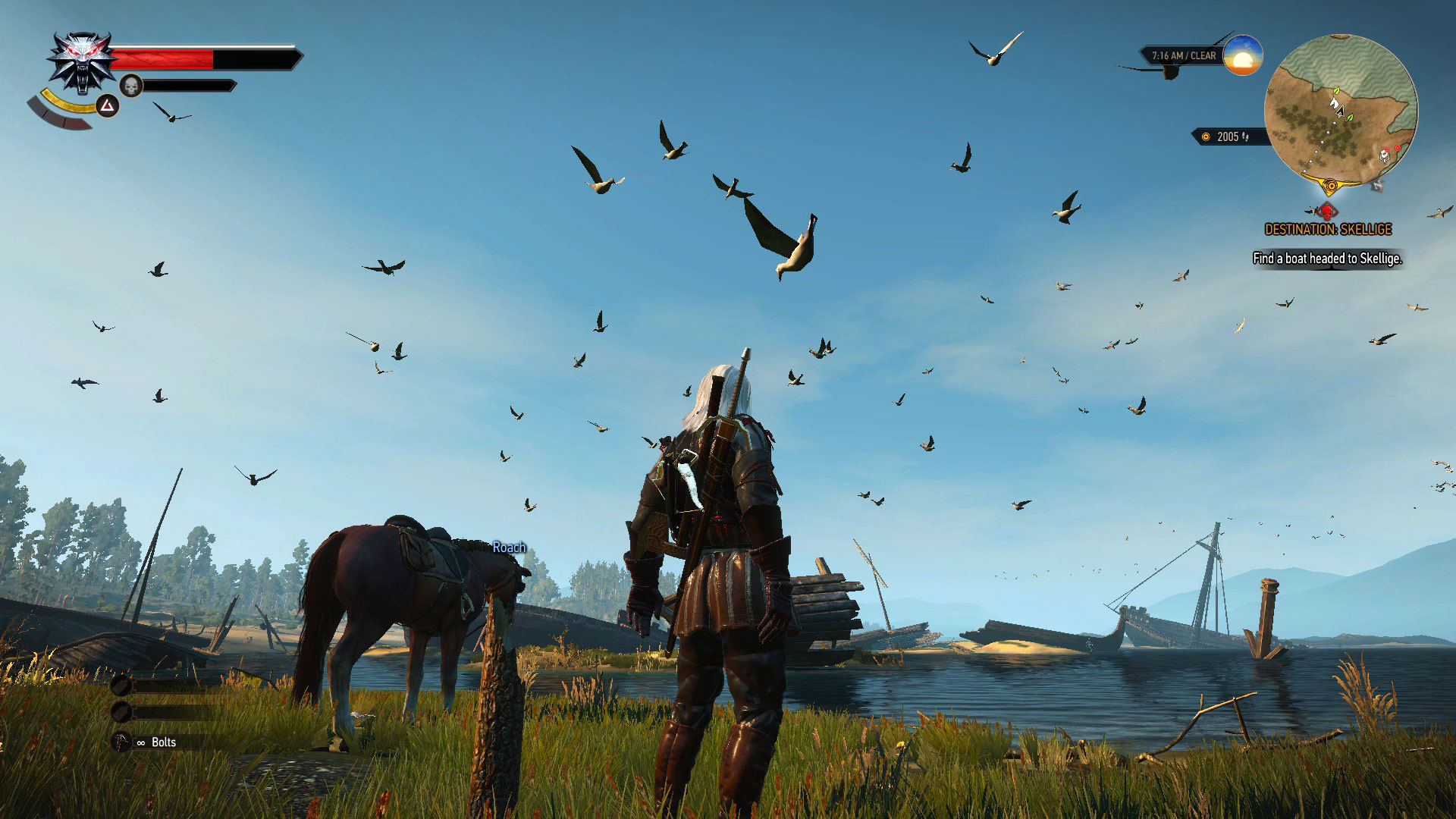Click the horse icon on the minimap

(x=1335, y=102)
